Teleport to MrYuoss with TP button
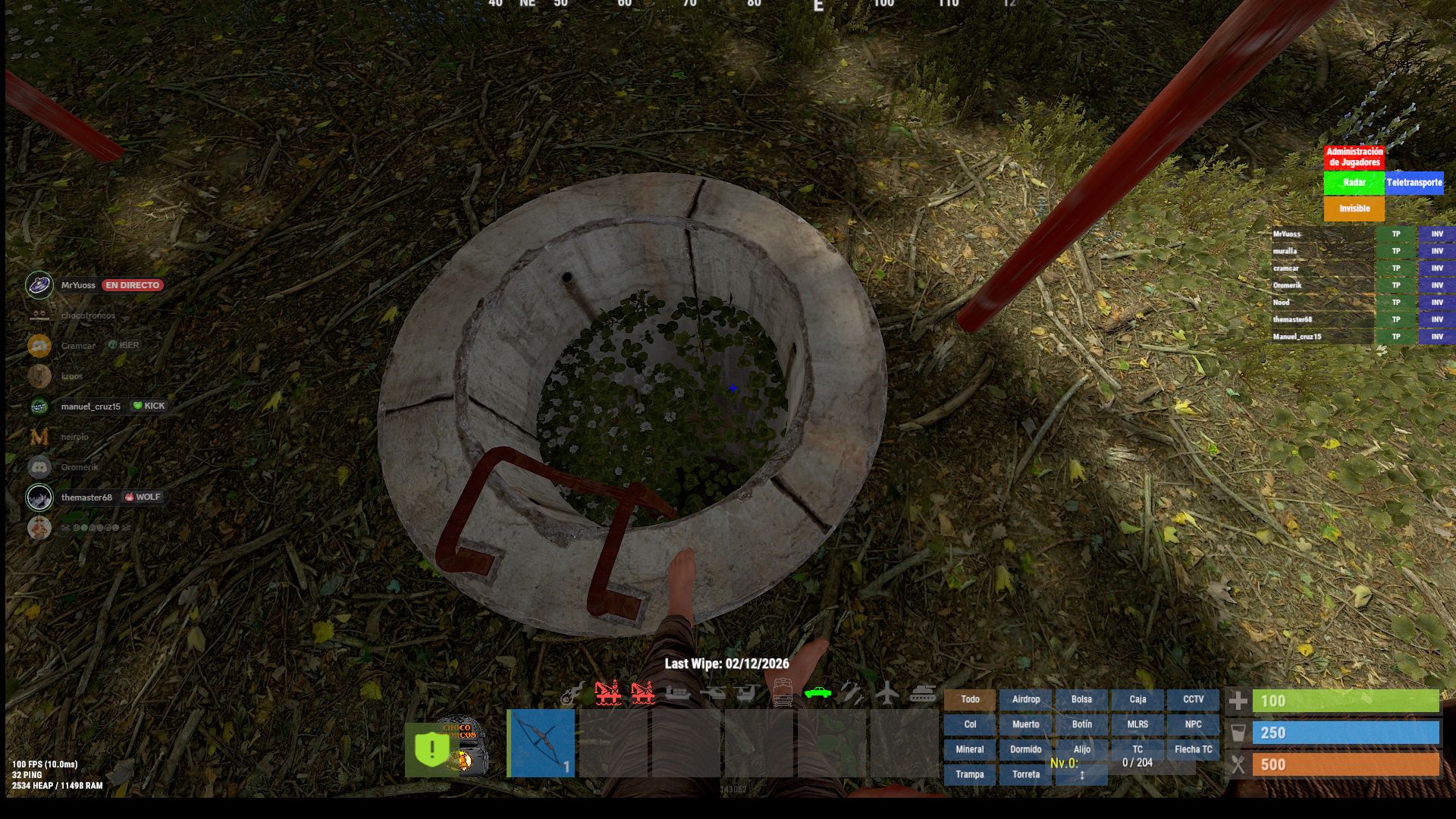 point(1395,234)
